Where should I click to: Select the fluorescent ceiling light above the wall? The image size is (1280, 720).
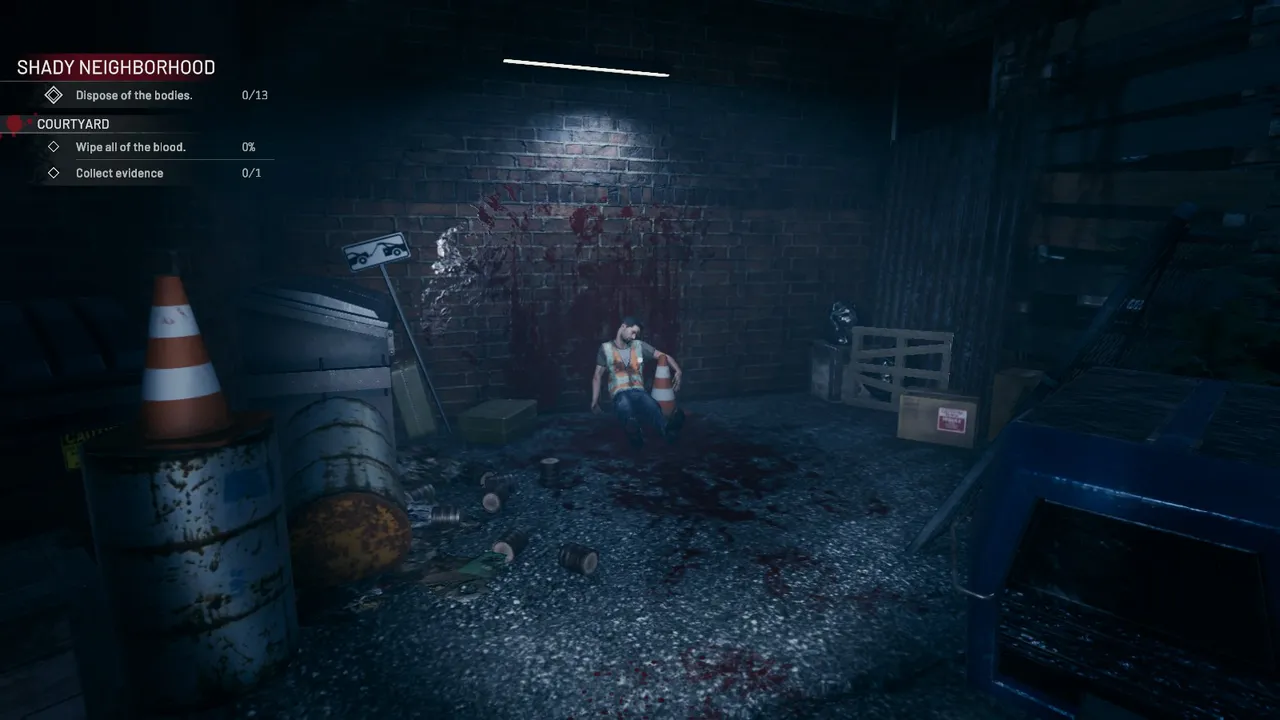(x=586, y=68)
